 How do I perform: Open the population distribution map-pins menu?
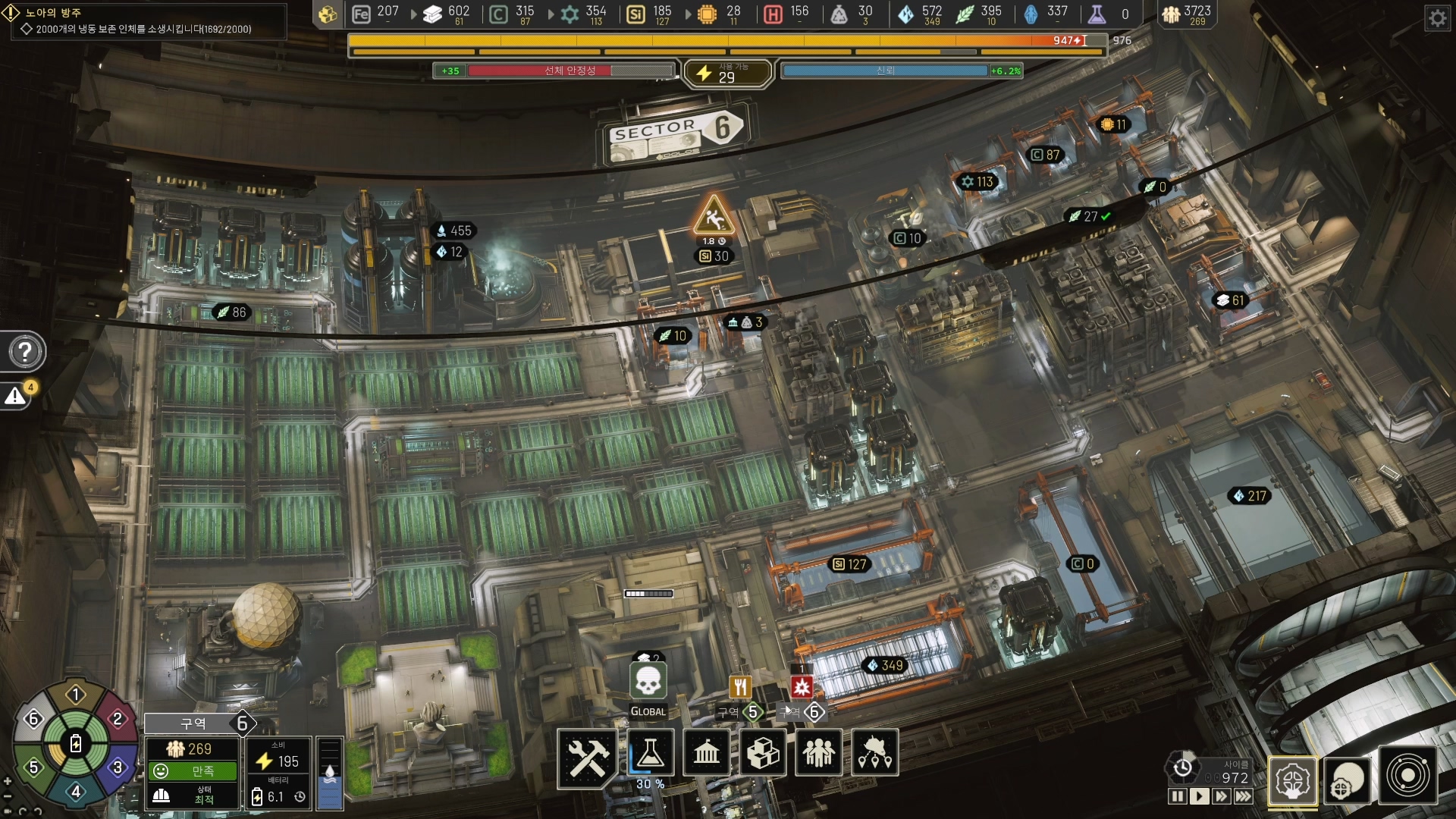click(875, 753)
